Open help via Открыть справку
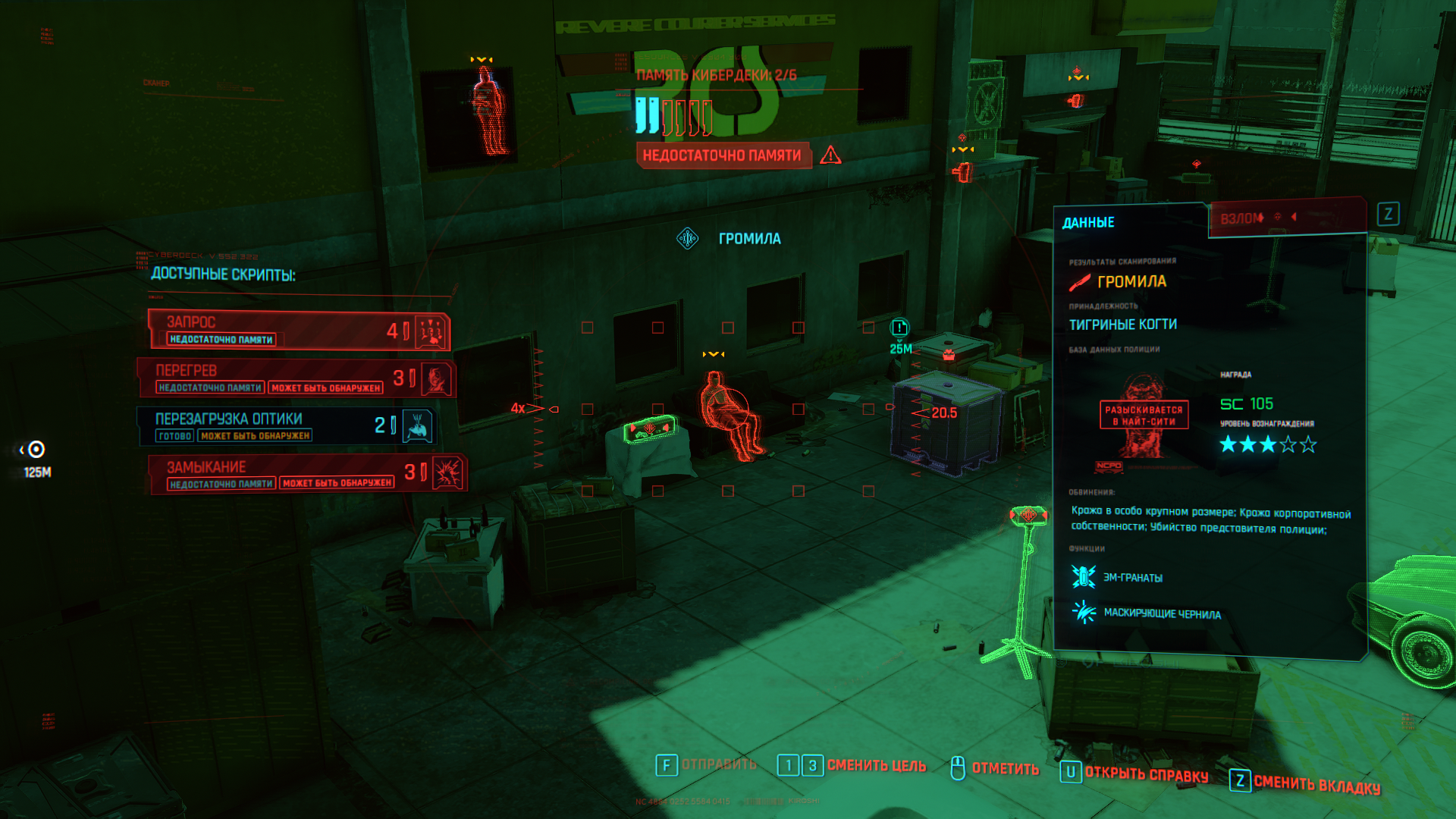 [x=1146, y=774]
